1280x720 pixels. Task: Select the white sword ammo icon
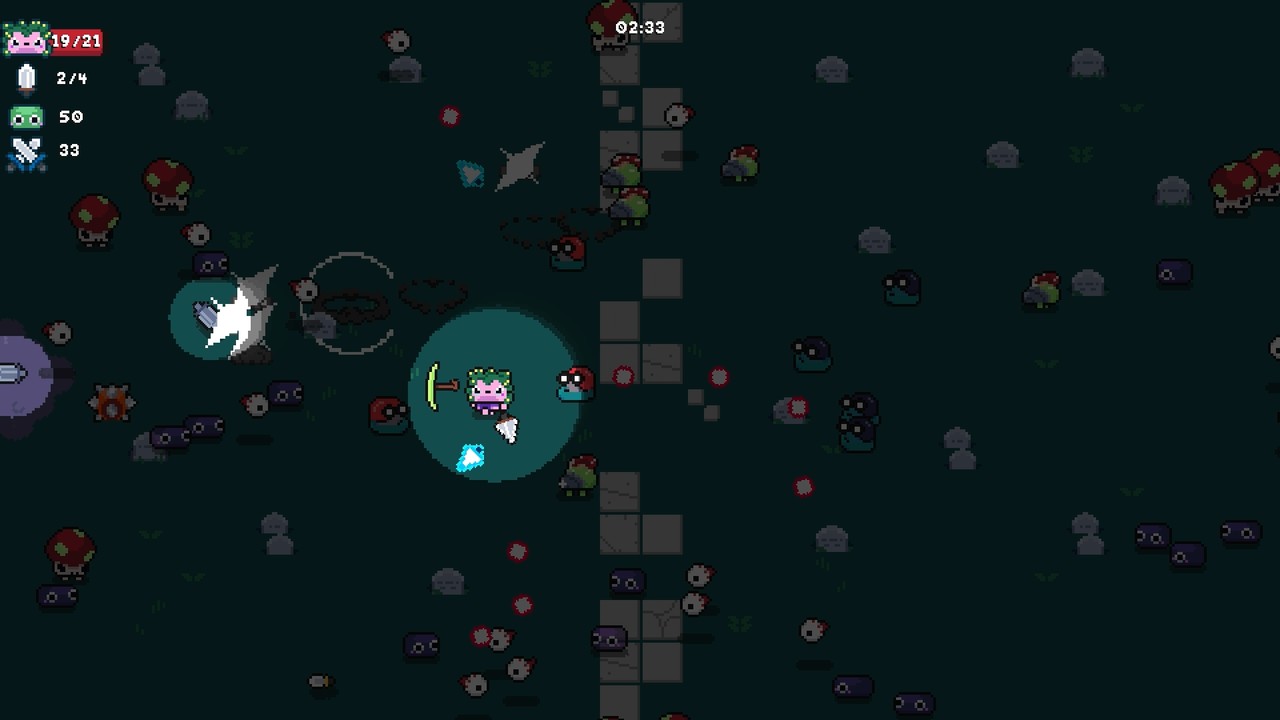(27, 77)
